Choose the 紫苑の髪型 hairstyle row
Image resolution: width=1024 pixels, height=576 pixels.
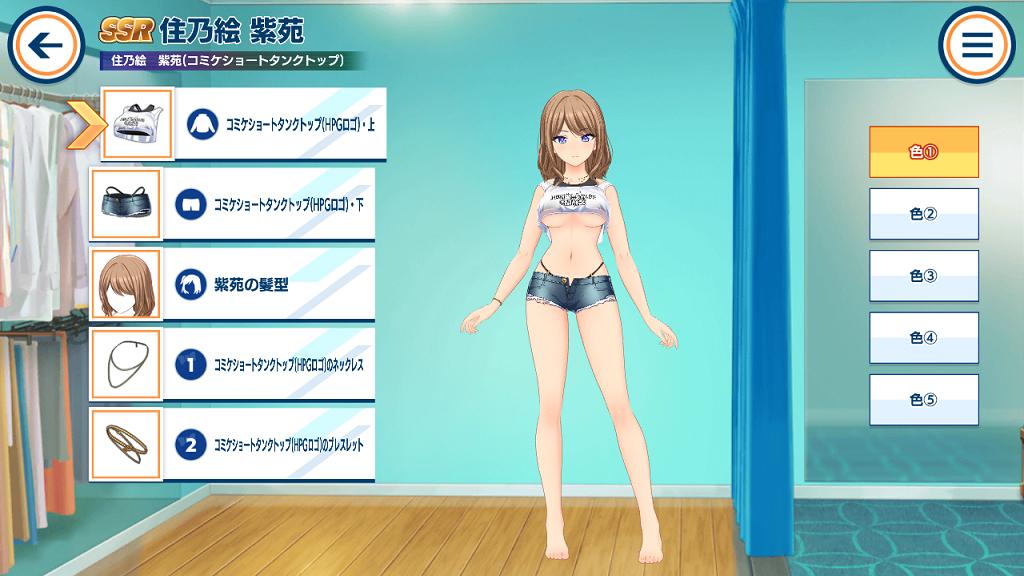(268, 284)
